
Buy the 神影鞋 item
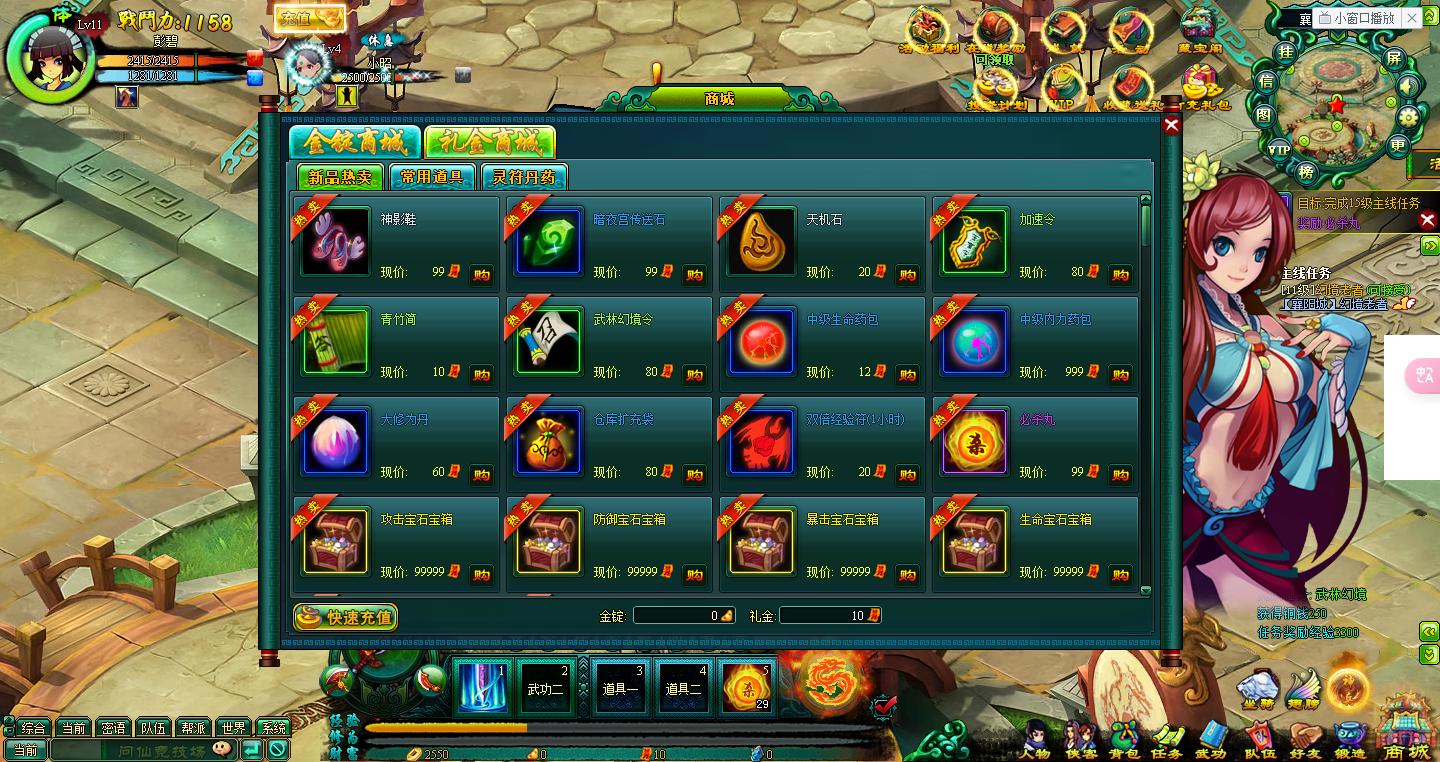[481, 275]
